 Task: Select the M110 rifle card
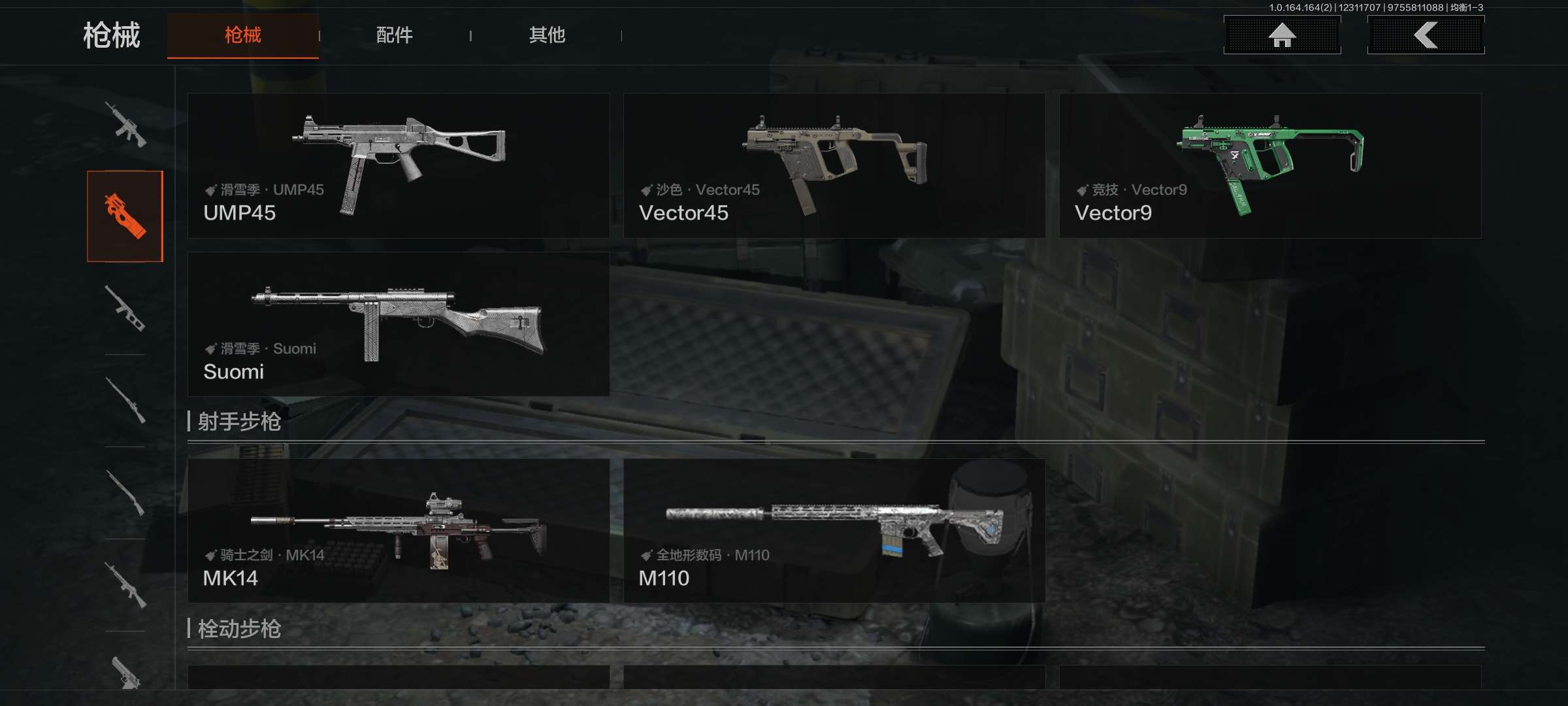[x=834, y=530]
